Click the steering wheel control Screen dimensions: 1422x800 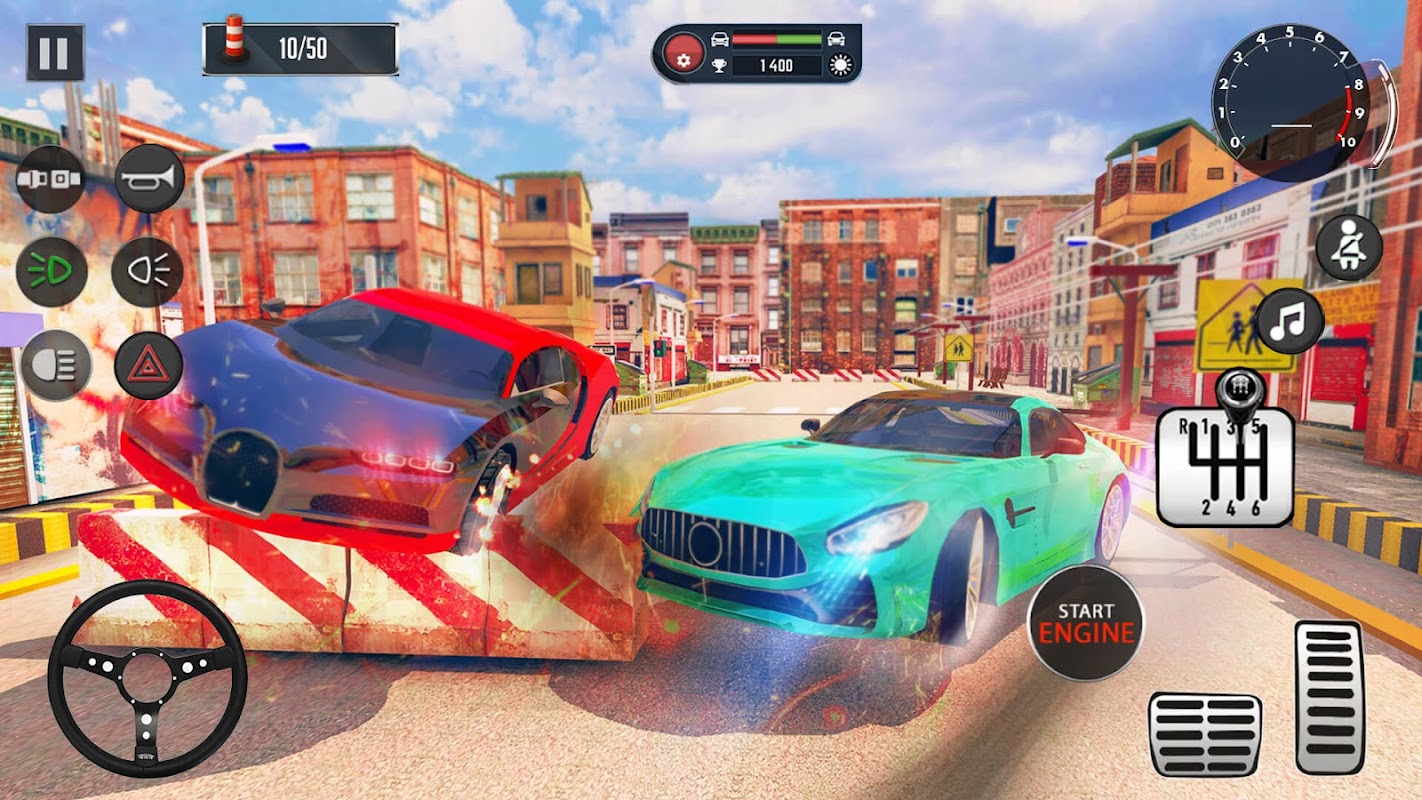(x=147, y=678)
